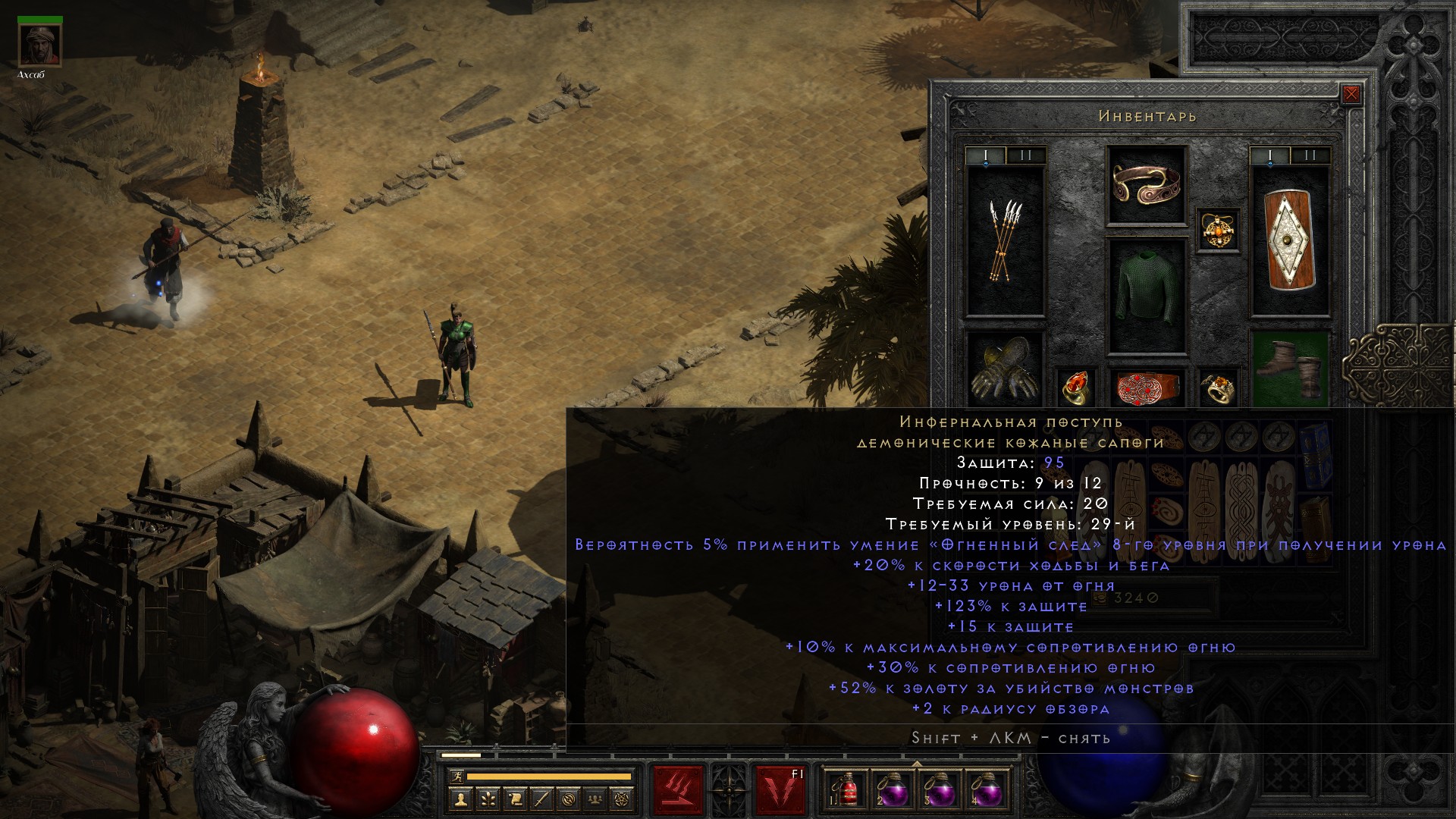Click the equipped circlet helm slot
Screen dimensions: 1456x819
pyautogui.click(x=1146, y=185)
